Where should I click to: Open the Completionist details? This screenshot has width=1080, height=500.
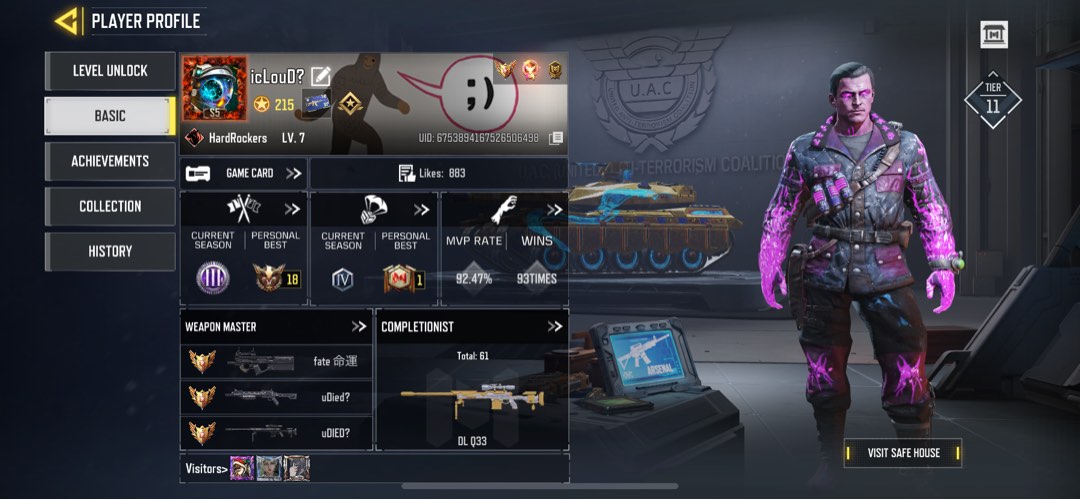click(554, 326)
